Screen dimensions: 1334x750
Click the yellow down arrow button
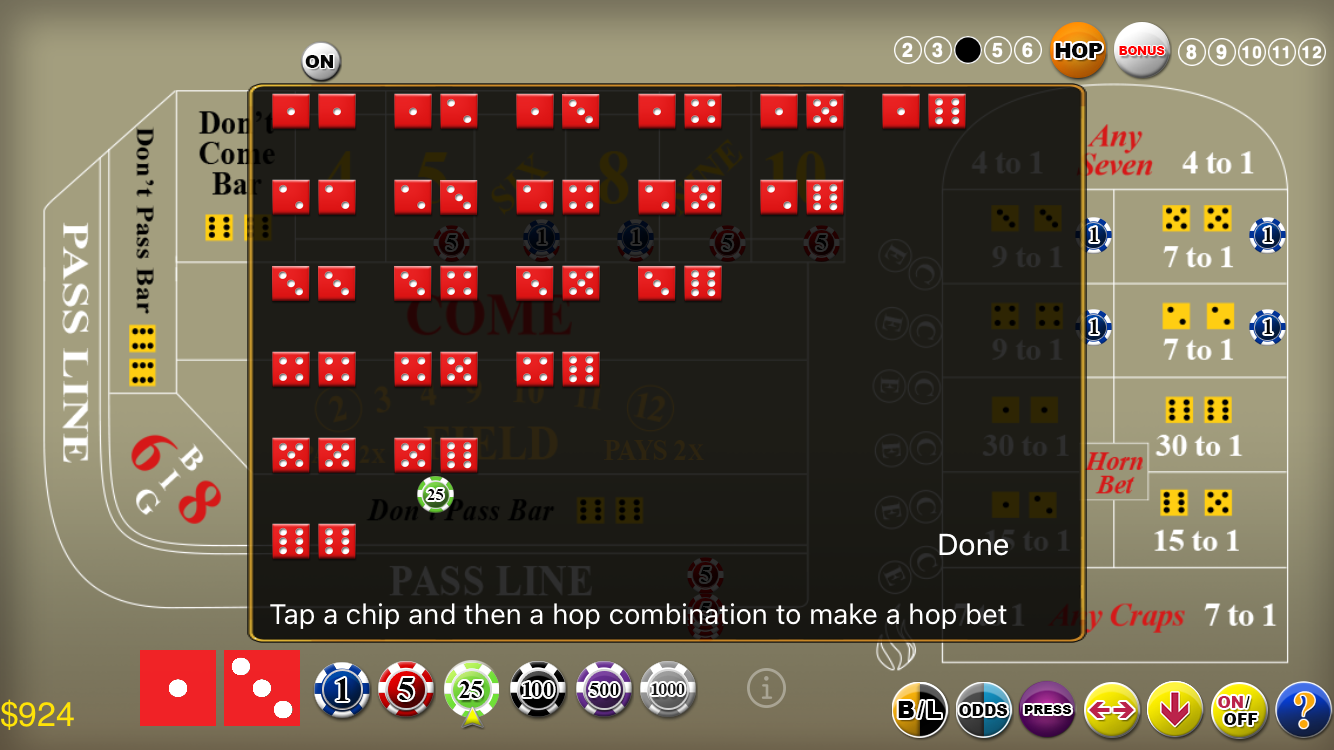pos(1175,709)
